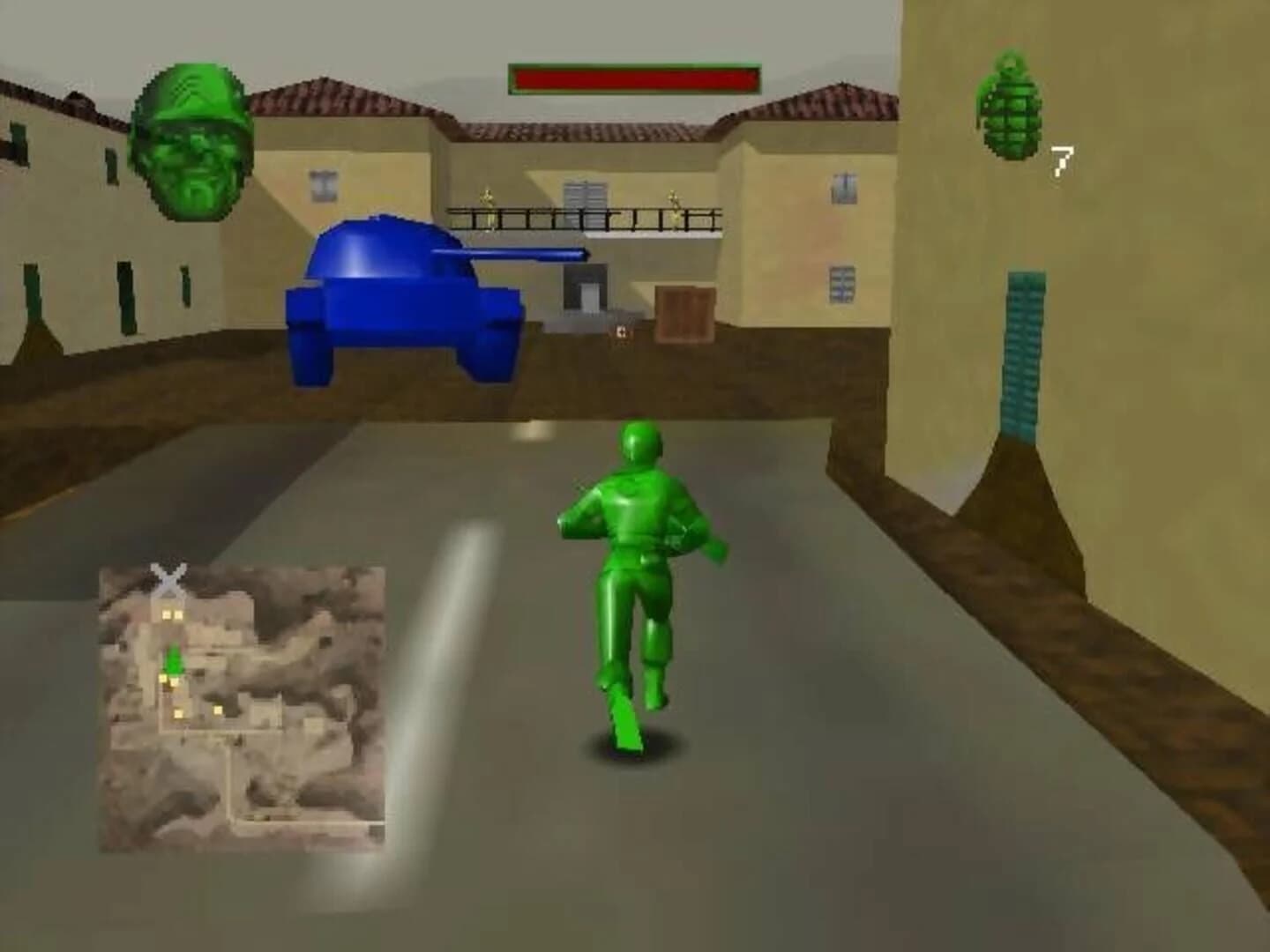Click a tan soldier on the balcony railing

[486, 198]
